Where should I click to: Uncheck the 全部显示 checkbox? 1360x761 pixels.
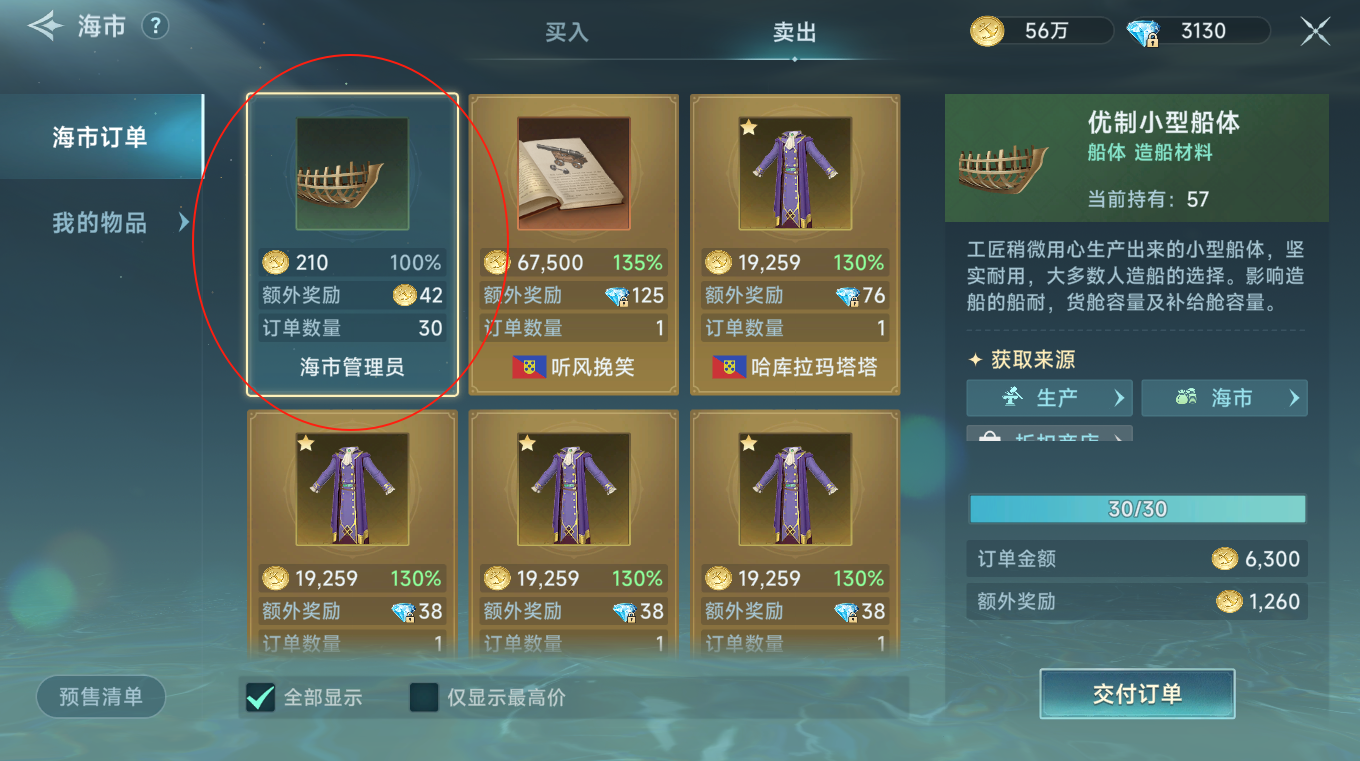(x=258, y=698)
